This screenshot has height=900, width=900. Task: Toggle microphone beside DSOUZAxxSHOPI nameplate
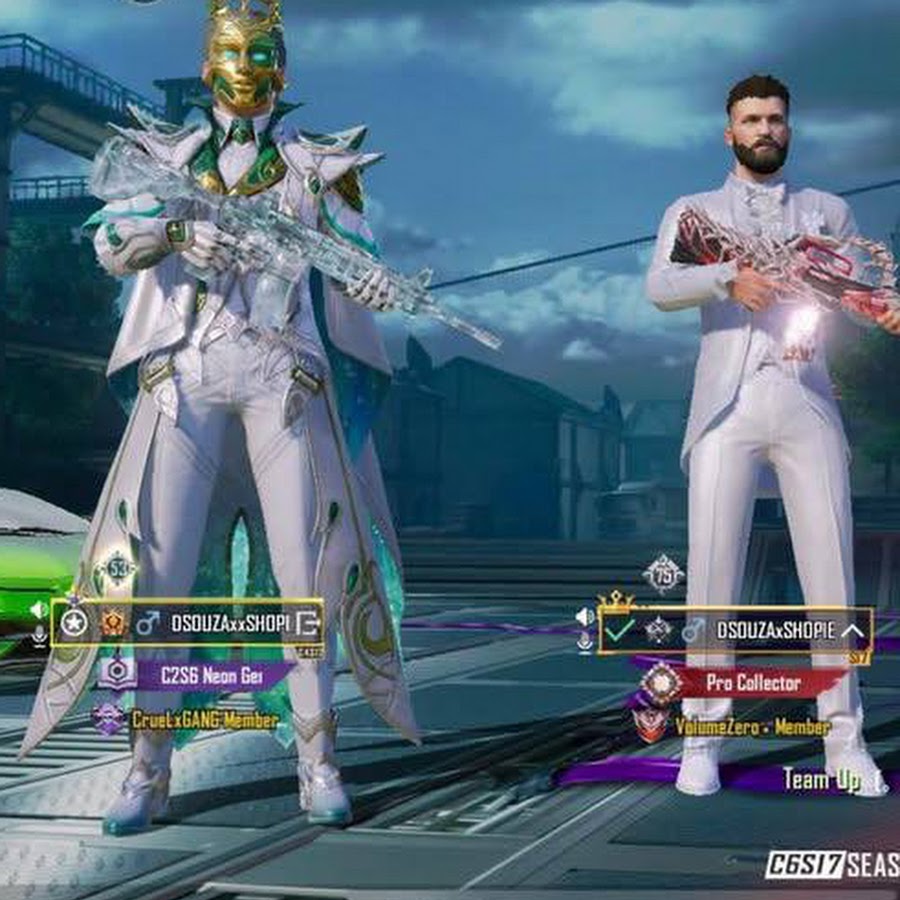[x=39, y=636]
